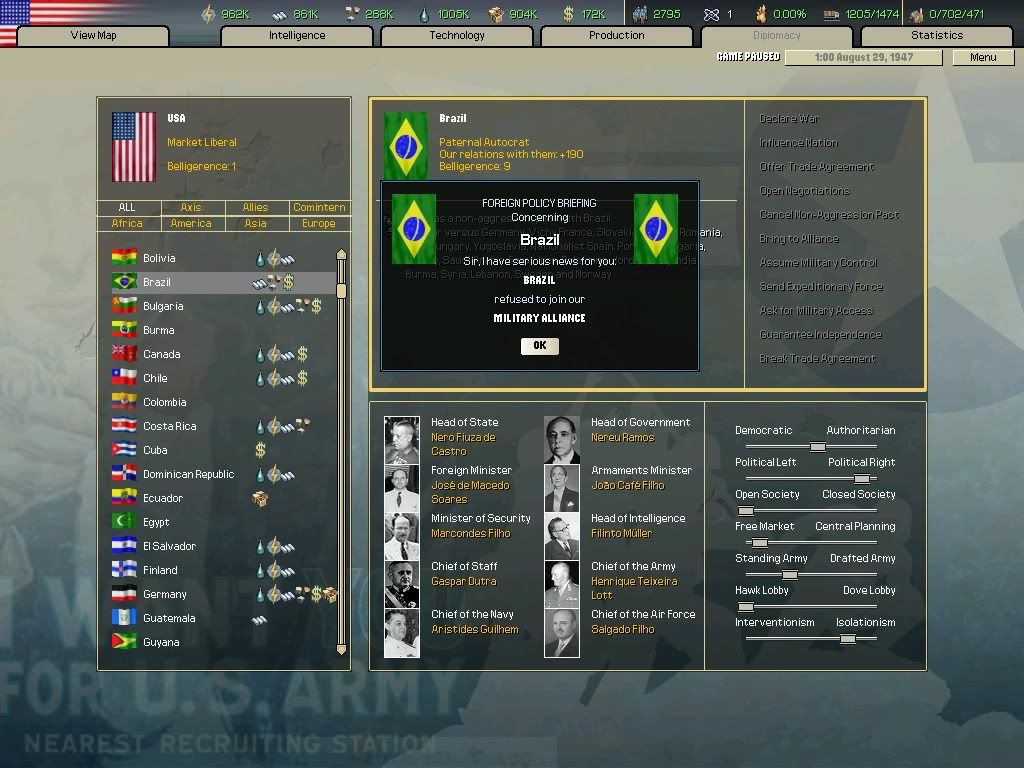This screenshot has width=1024, height=768.
Task: Open the Technology tab
Action: tap(457, 36)
